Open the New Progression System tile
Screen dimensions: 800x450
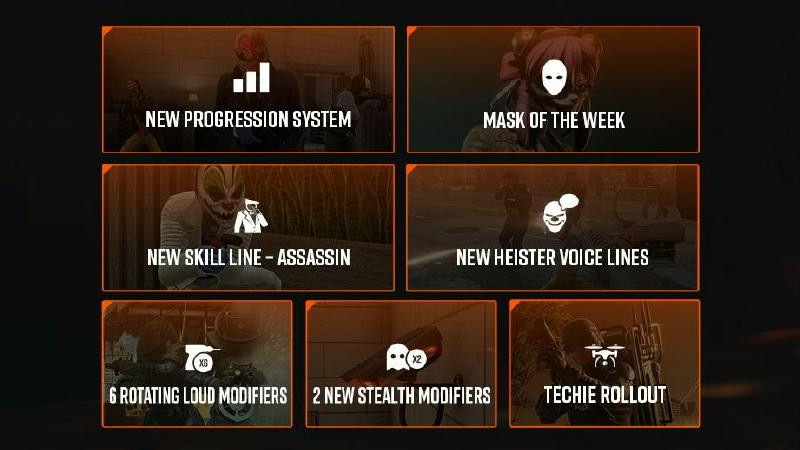coord(248,90)
